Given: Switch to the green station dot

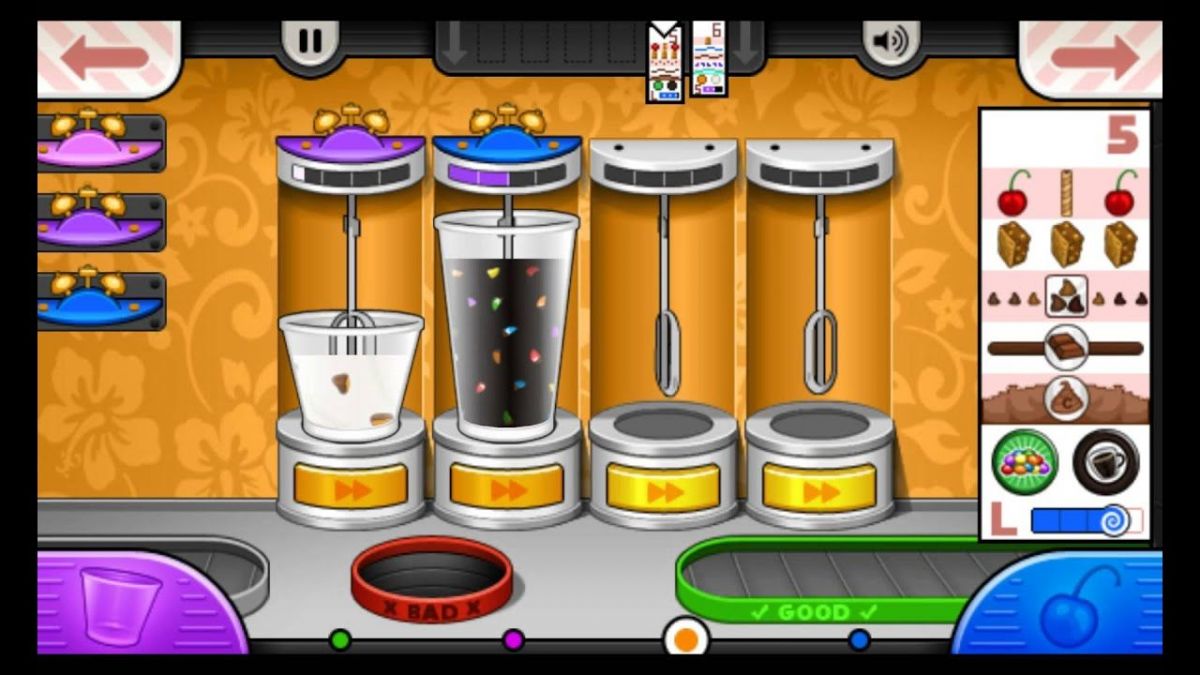Looking at the screenshot, I should pos(340,640).
